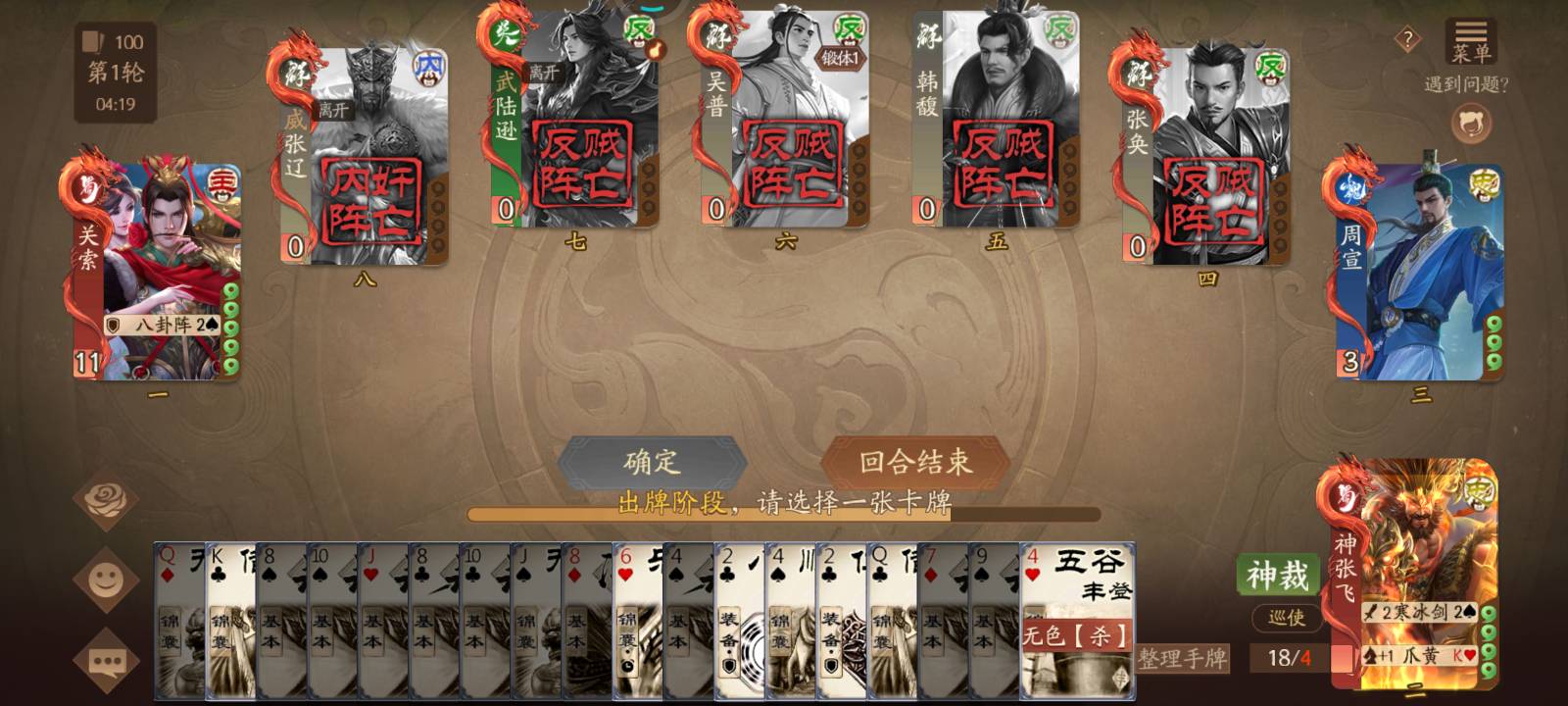Screen dimensions: 1568x706
Task: Activate the 巡使 skill
Action: point(1286,618)
